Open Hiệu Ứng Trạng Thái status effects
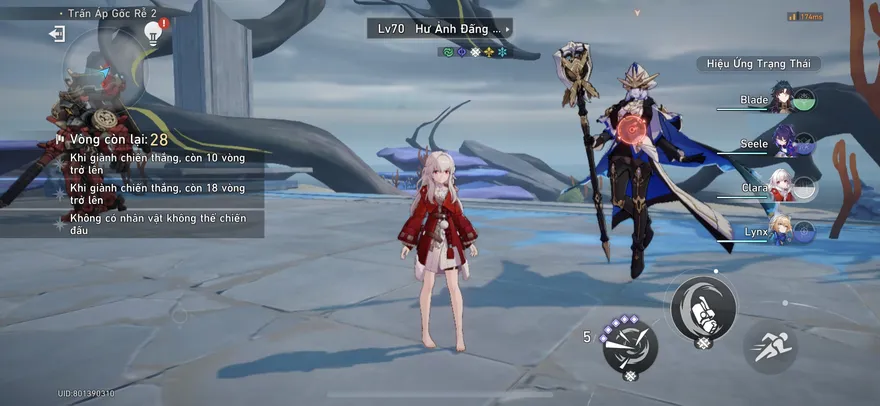 758,64
